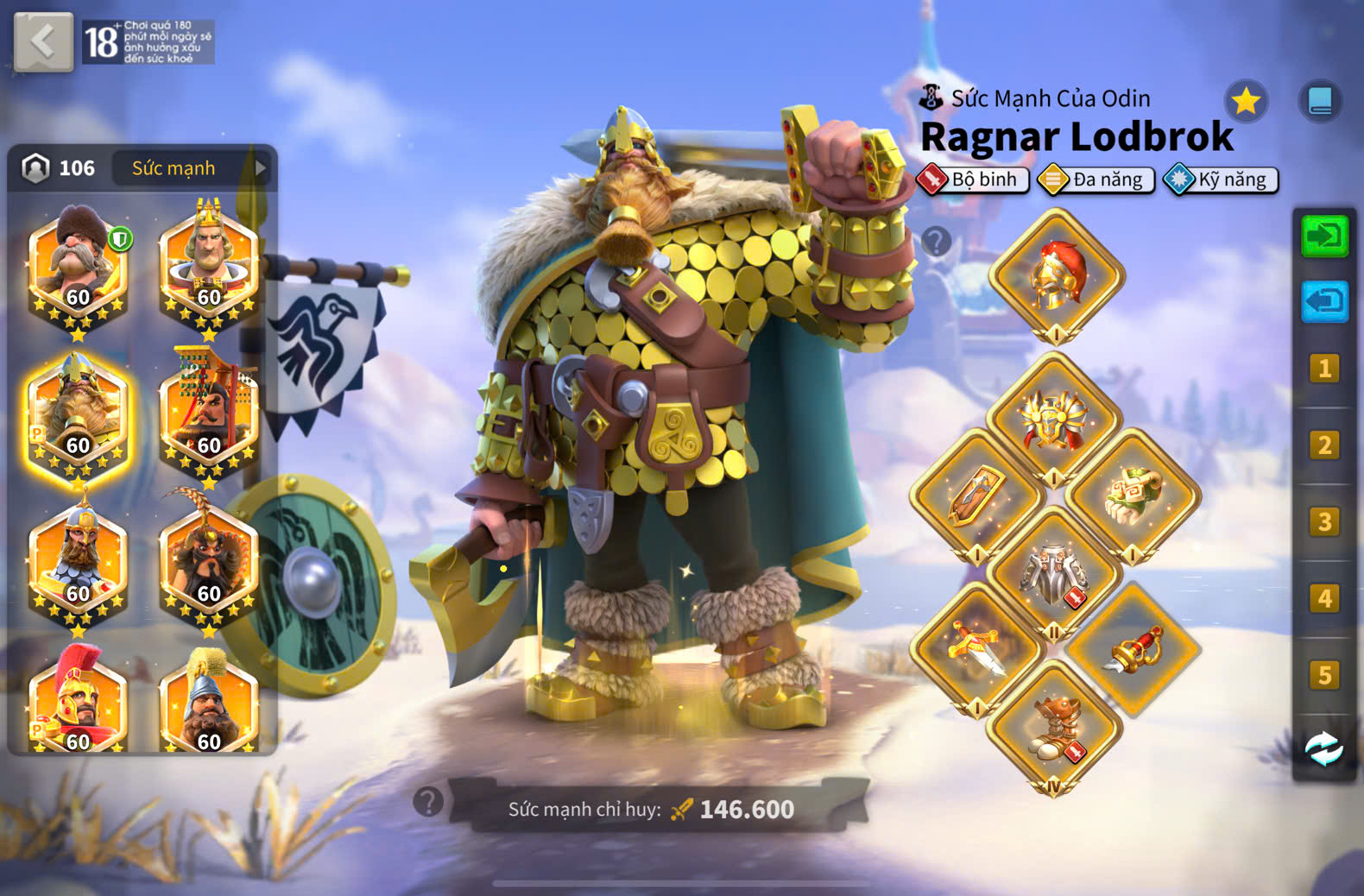Screen dimensions: 1364x896
Task: Open the blue book info button
Action: [1320, 102]
